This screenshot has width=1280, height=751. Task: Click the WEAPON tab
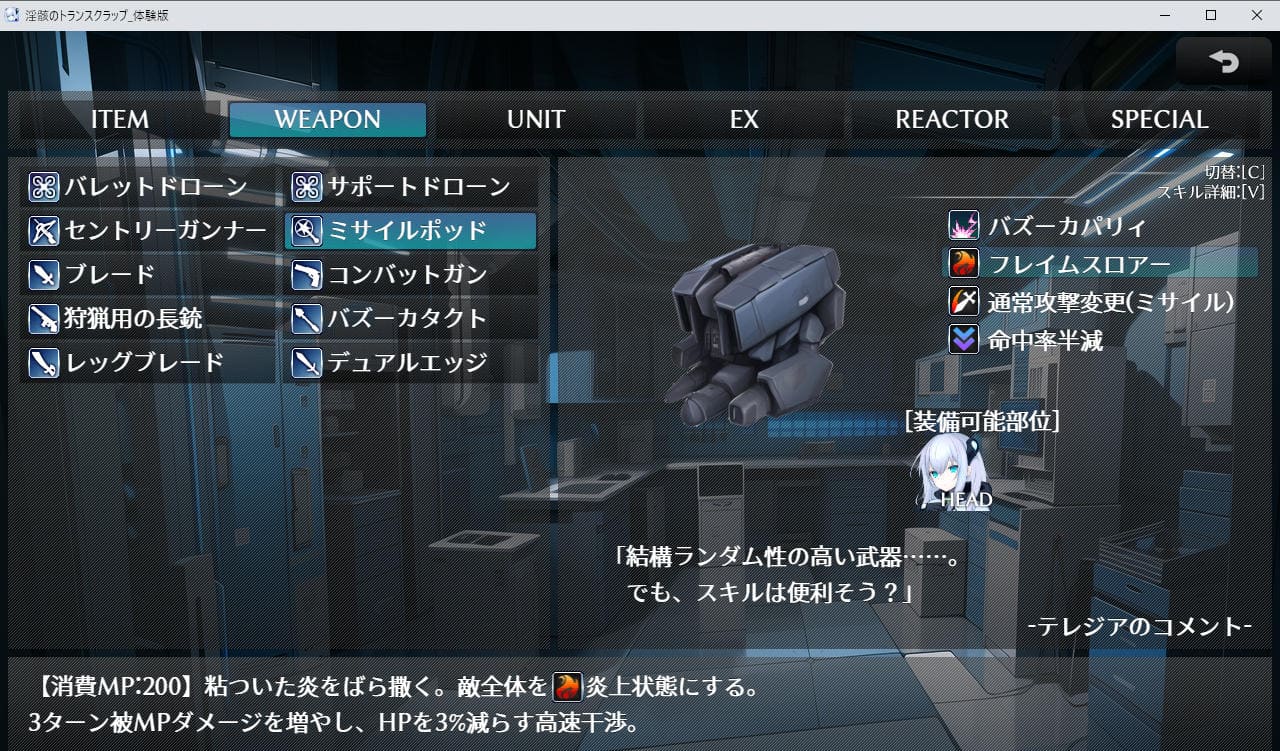(x=328, y=120)
